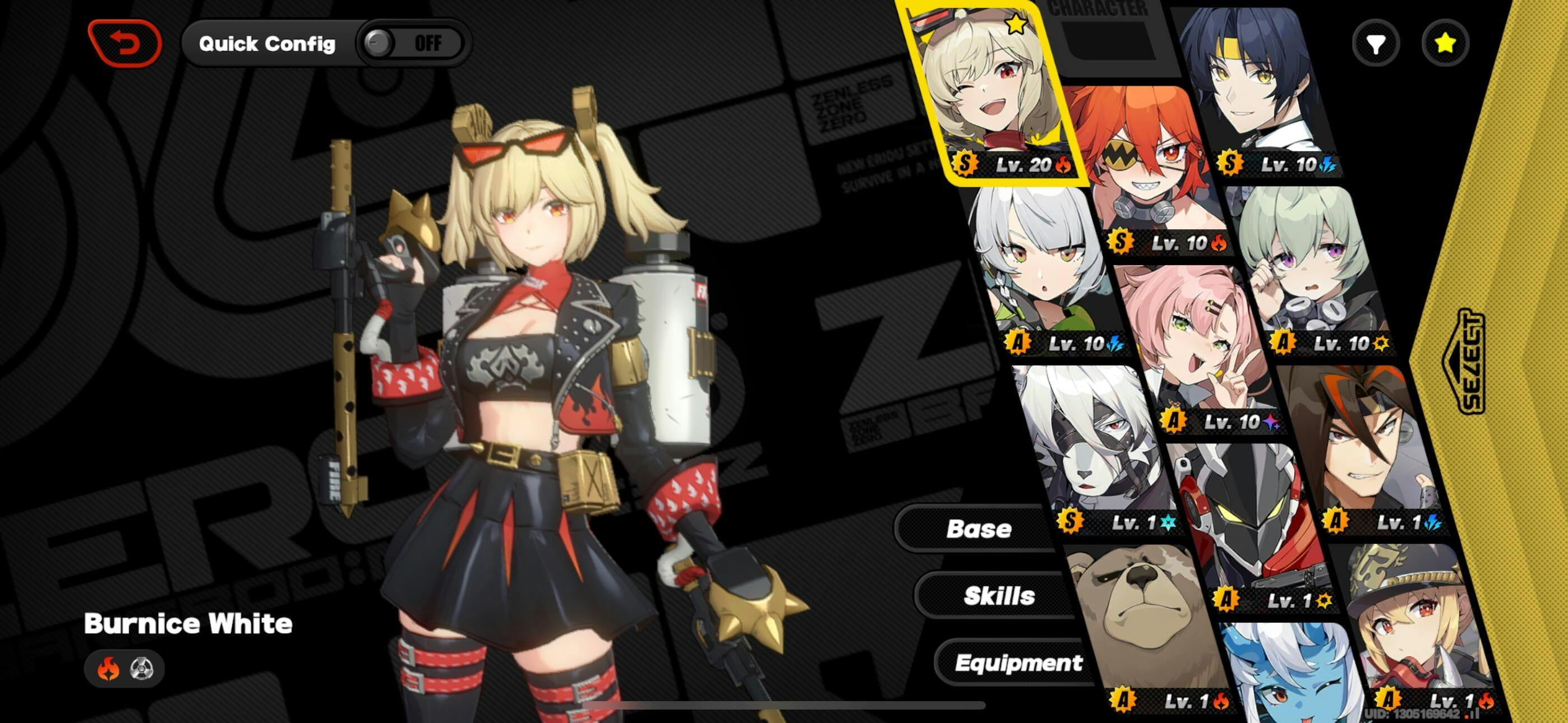Open the Equipment tab
The height and width of the screenshot is (723, 1568).
click(1018, 662)
